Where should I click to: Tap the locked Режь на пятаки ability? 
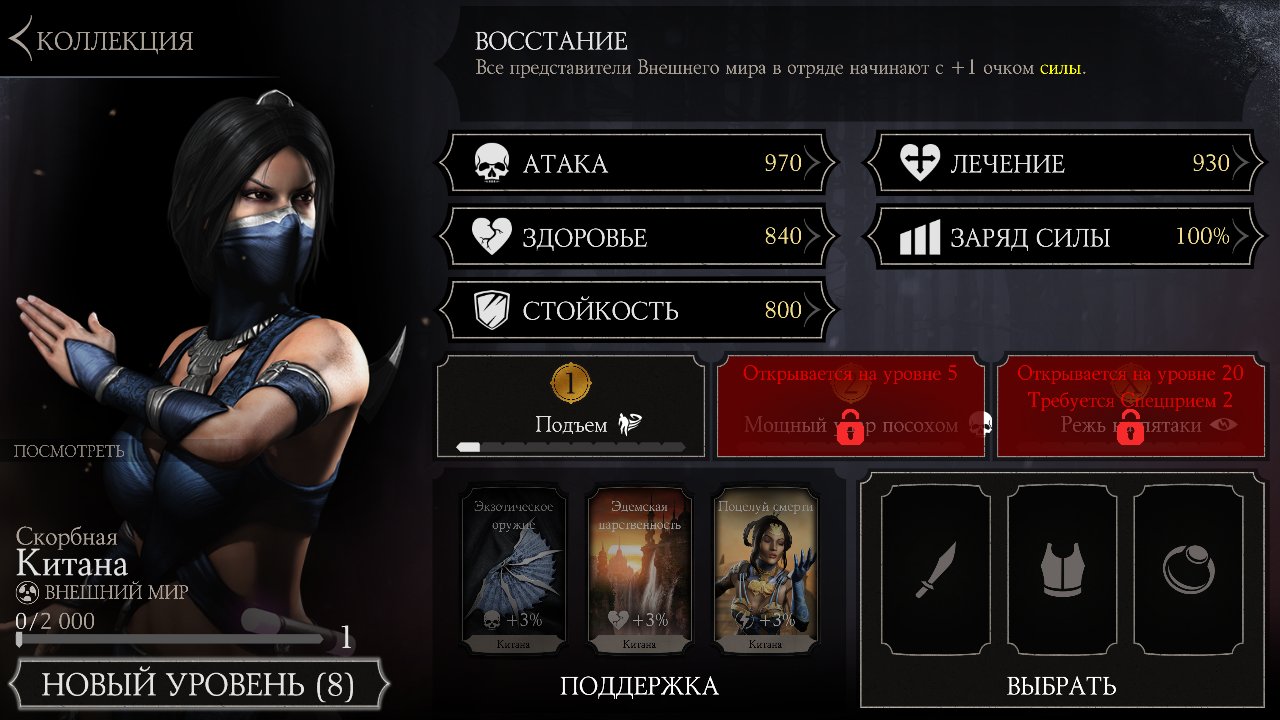coord(1131,408)
